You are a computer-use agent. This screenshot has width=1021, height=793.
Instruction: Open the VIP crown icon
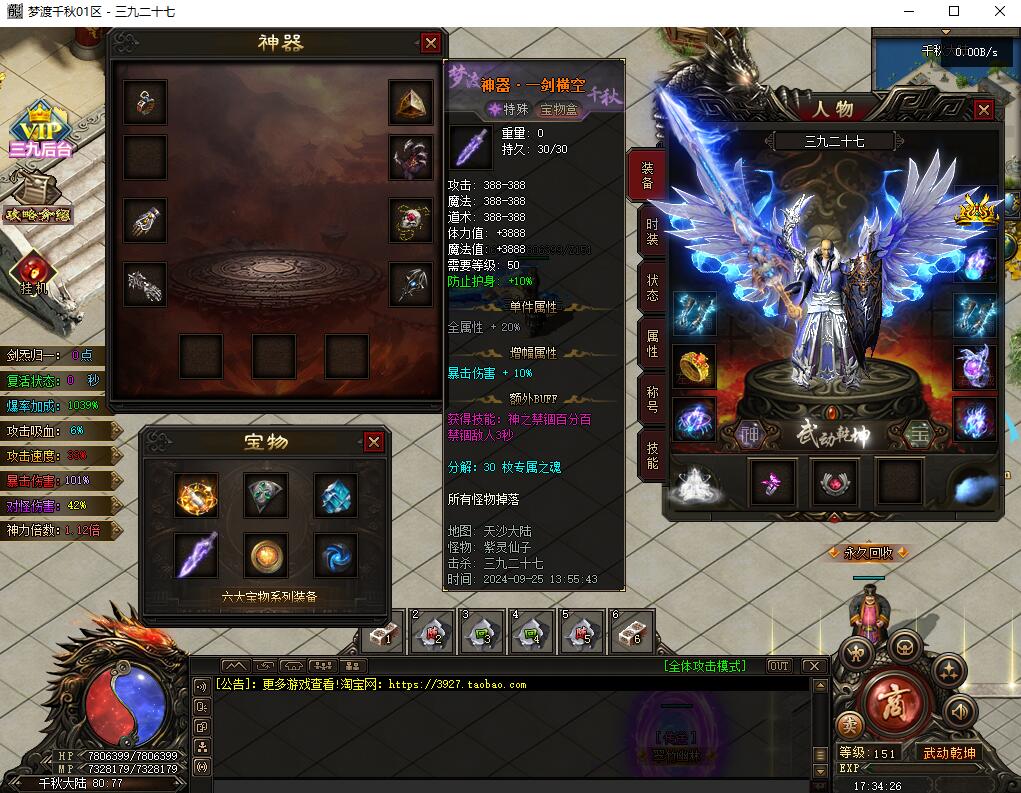[40, 127]
